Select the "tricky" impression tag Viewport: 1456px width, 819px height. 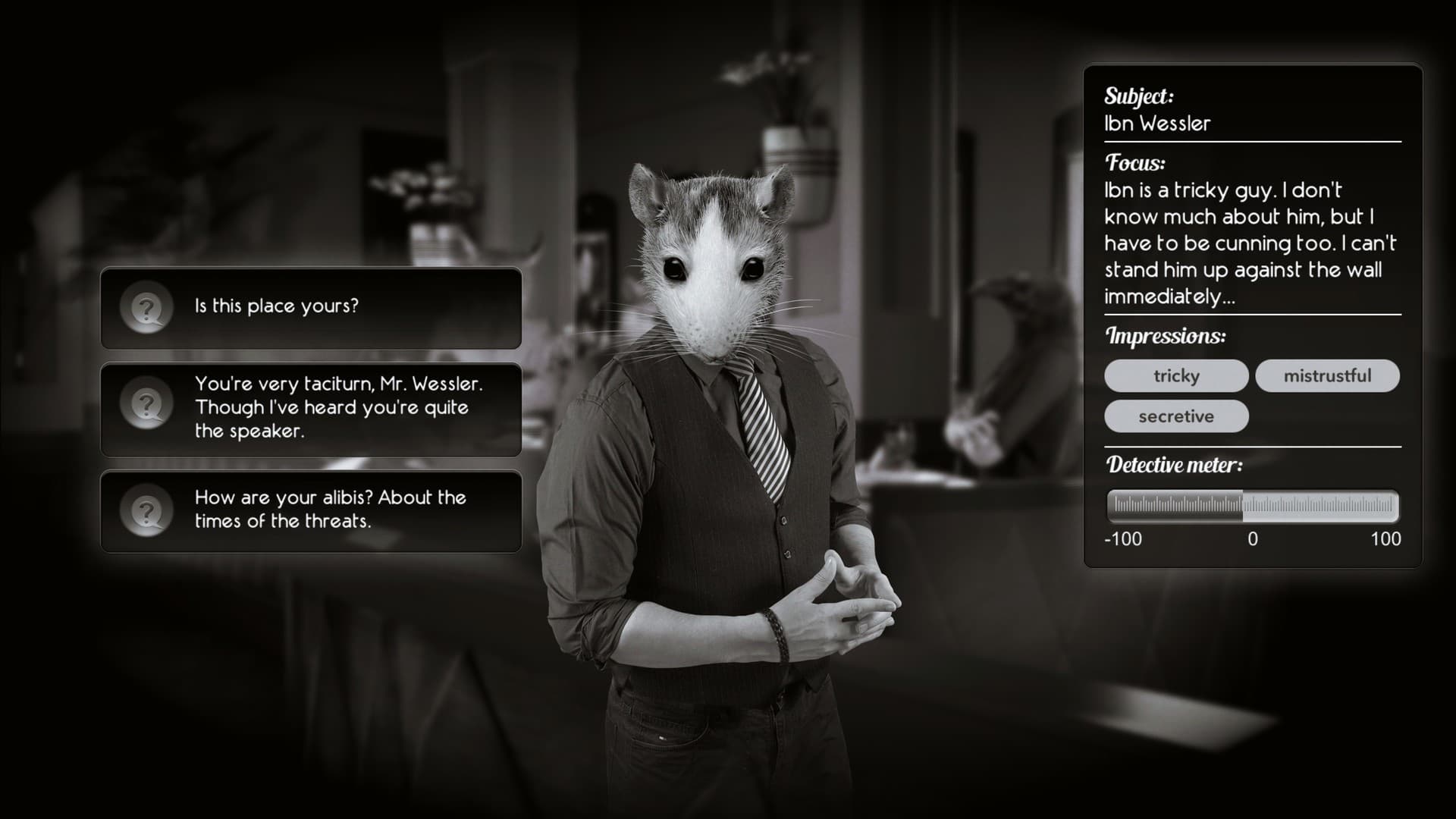click(1176, 375)
